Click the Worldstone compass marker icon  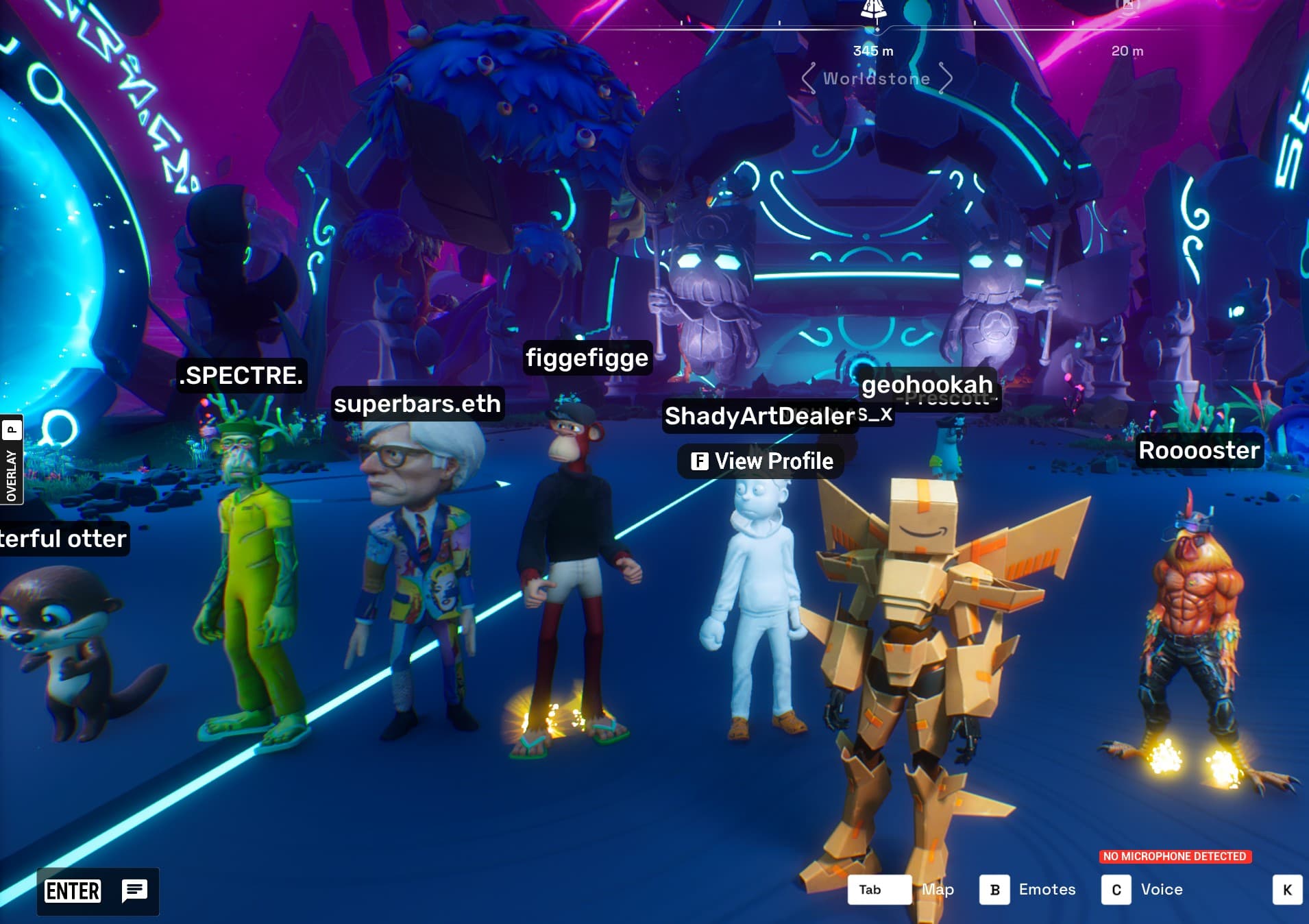click(874, 8)
